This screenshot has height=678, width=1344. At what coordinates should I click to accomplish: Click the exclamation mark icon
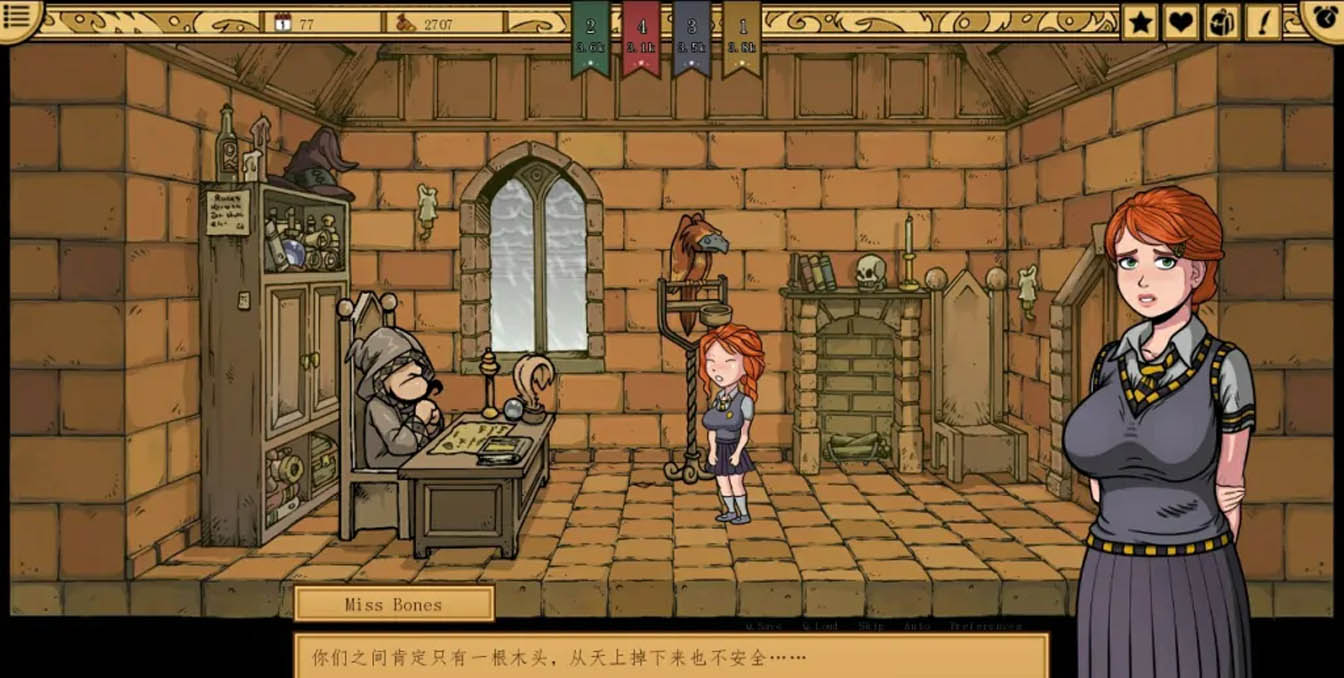[1263, 21]
